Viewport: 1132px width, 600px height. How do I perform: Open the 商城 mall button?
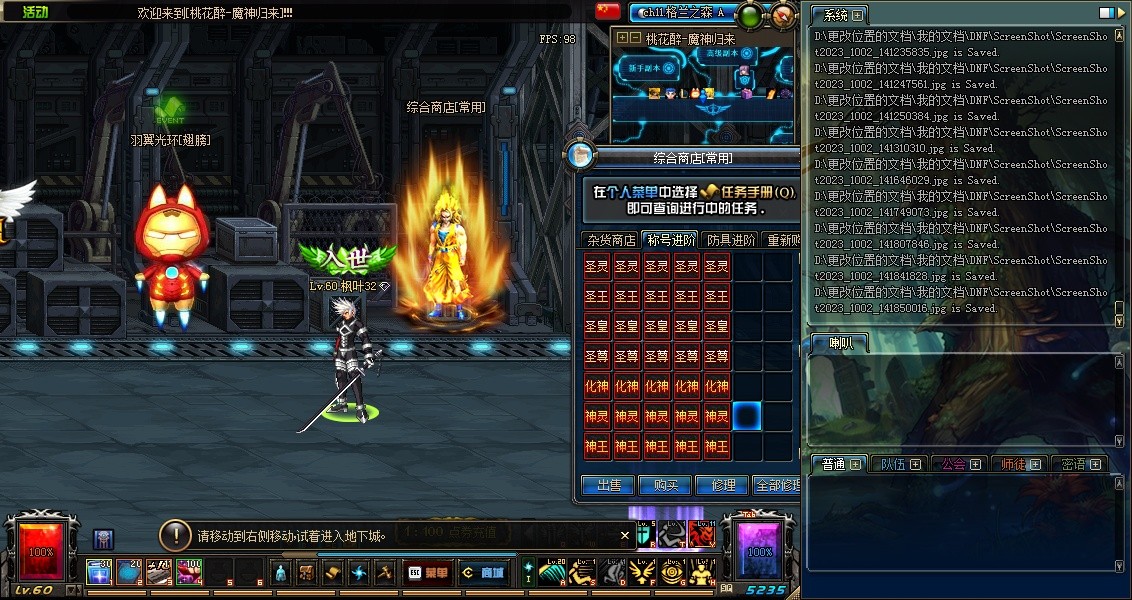pos(482,573)
